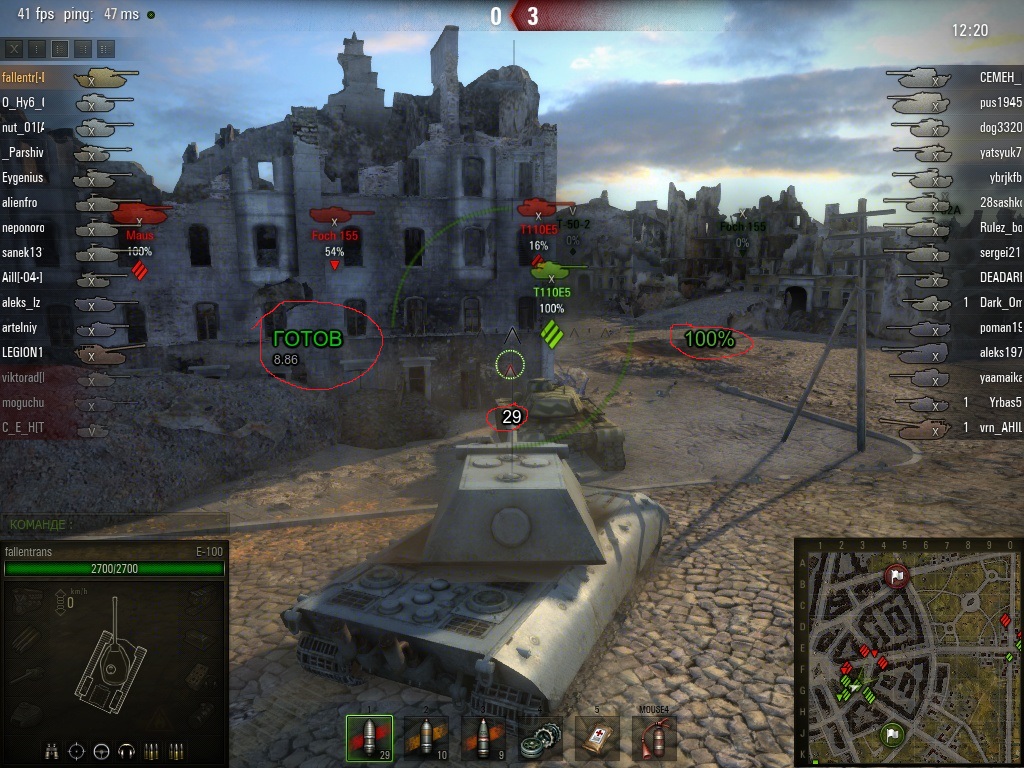Select the armor-piercing shell with 29 rounds
Screen dimensions: 1024x768
point(369,739)
